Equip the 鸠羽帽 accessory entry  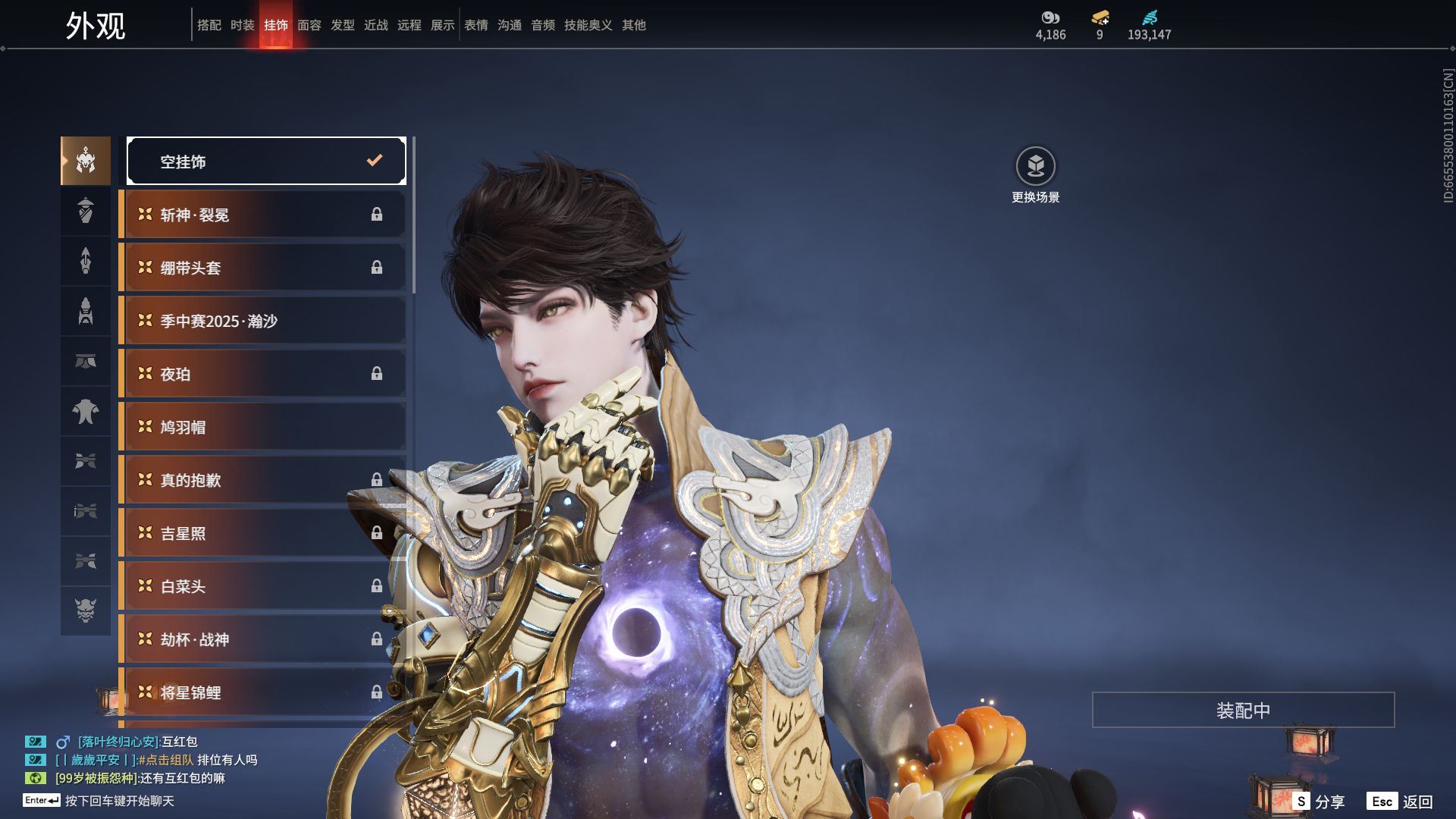click(x=263, y=427)
